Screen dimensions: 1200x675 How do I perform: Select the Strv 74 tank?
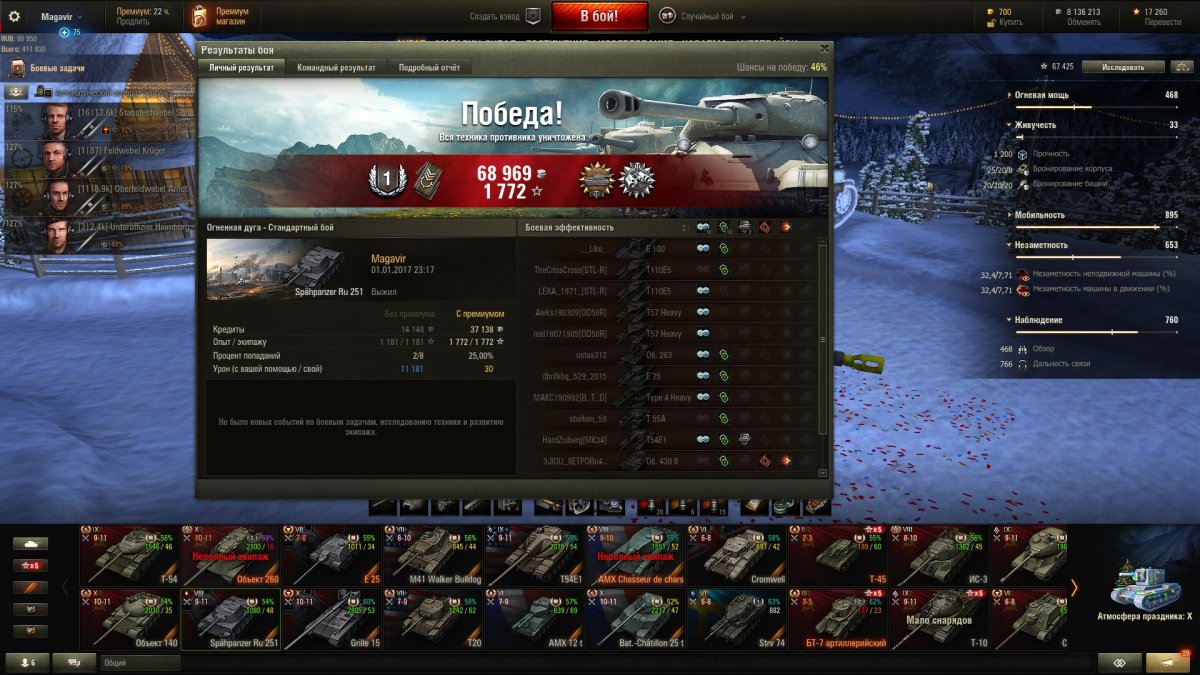pos(736,619)
